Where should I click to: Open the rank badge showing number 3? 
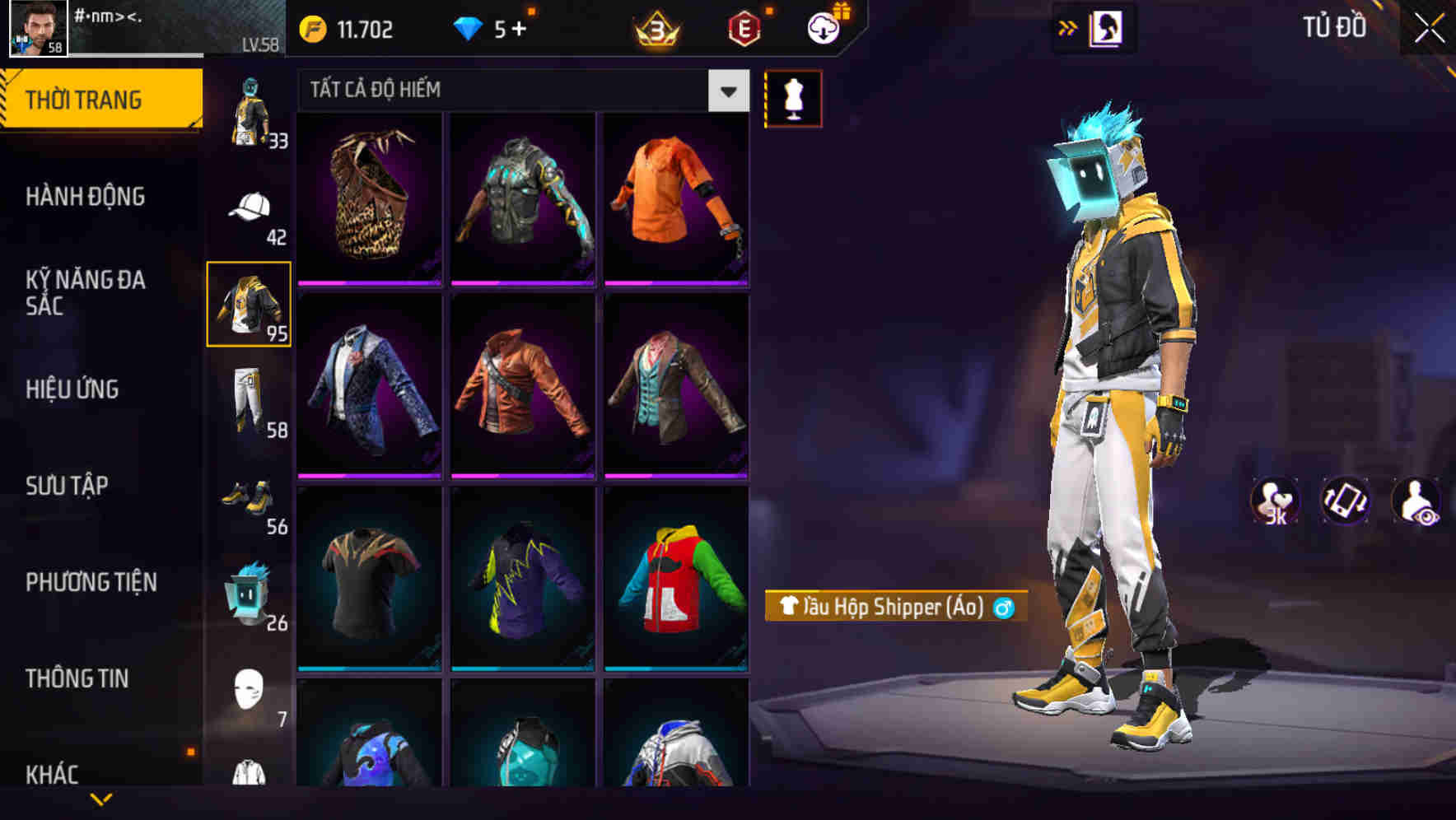[656, 30]
